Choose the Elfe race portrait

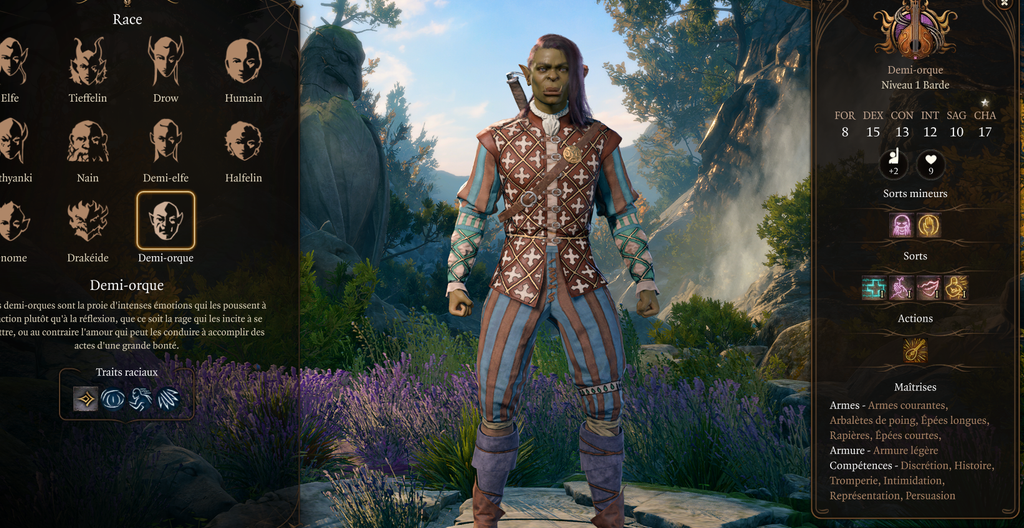point(10,62)
